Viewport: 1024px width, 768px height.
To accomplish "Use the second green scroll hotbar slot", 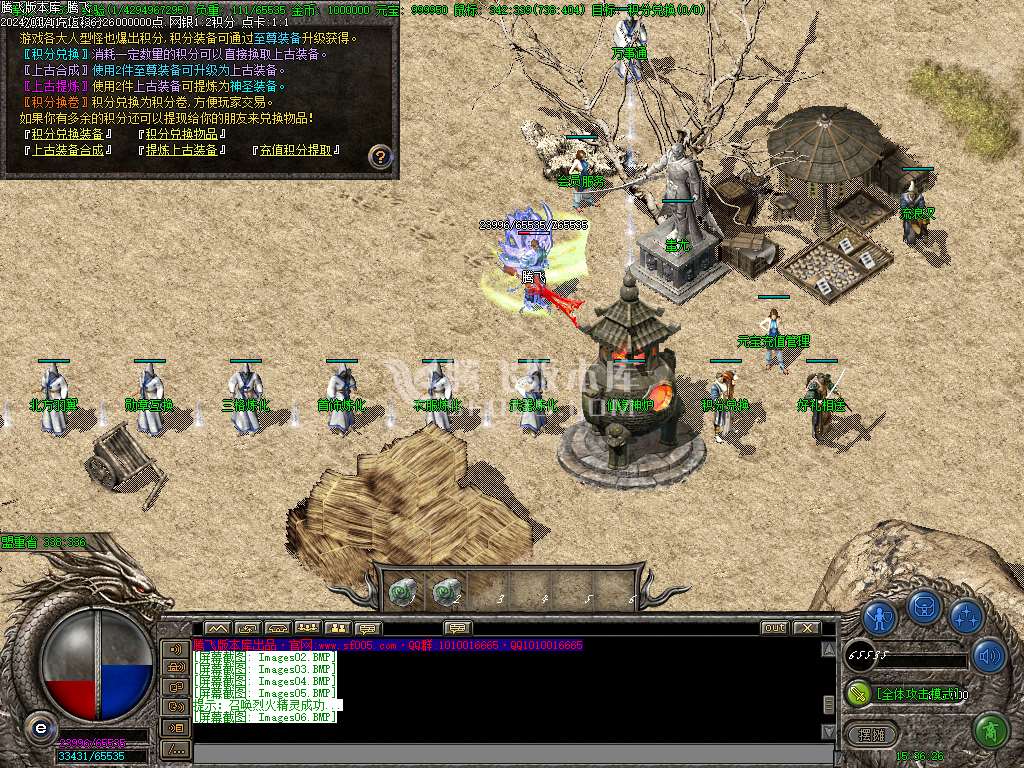I will pyautogui.click(x=447, y=593).
